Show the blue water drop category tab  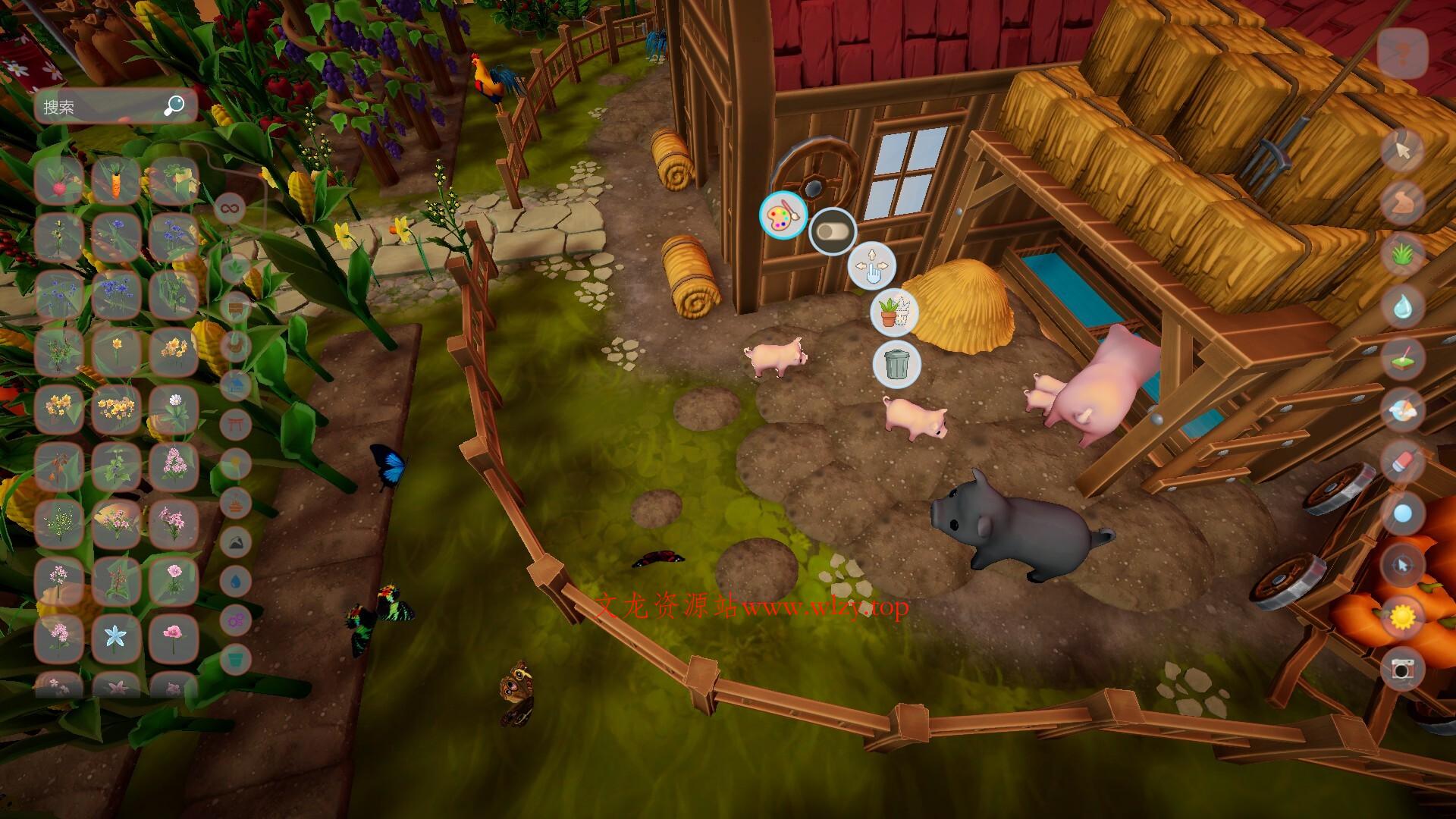point(236,581)
